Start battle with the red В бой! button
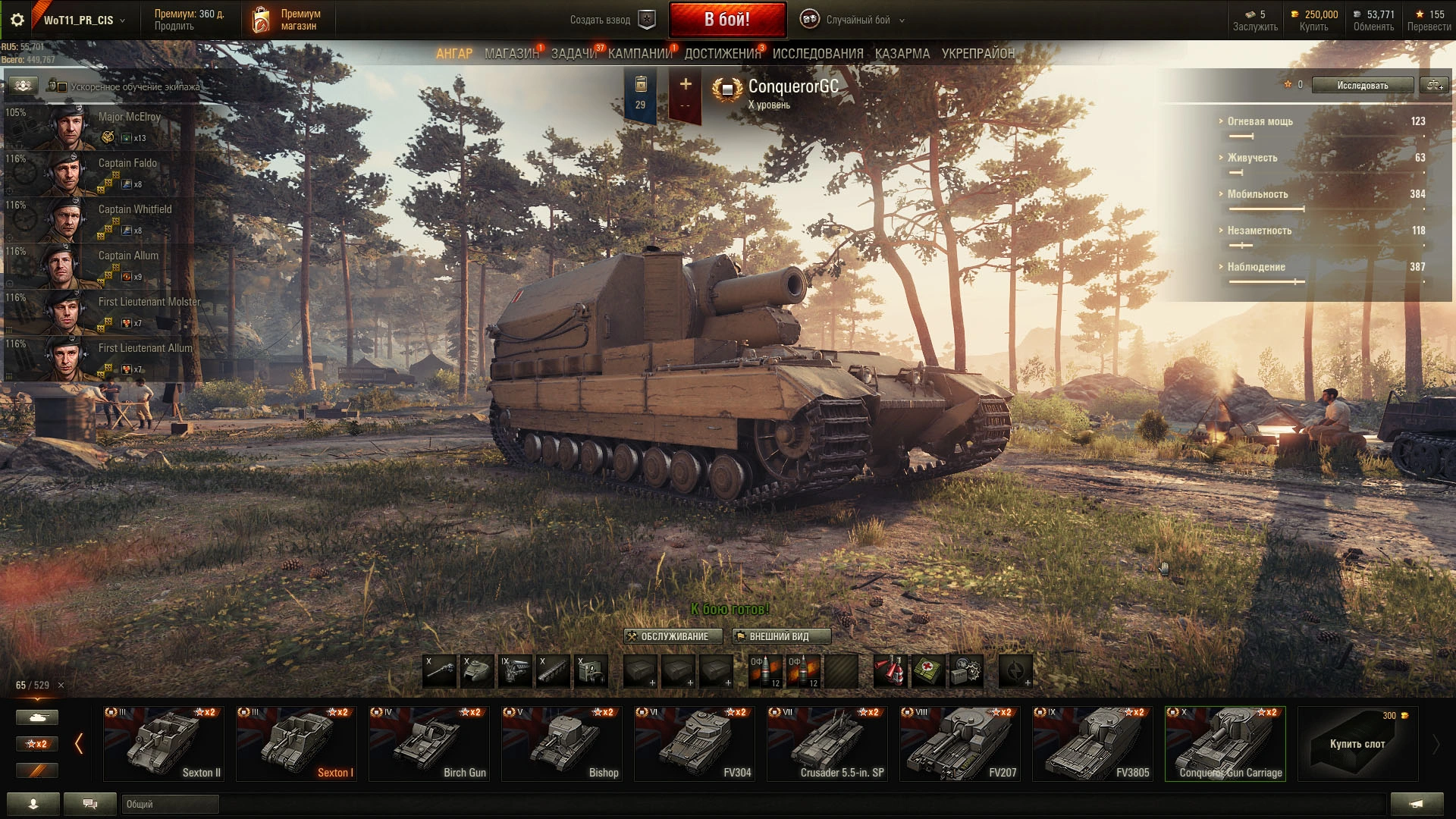The width and height of the screenshot is (1456, 819). pyautogui.click(x=726, y=20)
